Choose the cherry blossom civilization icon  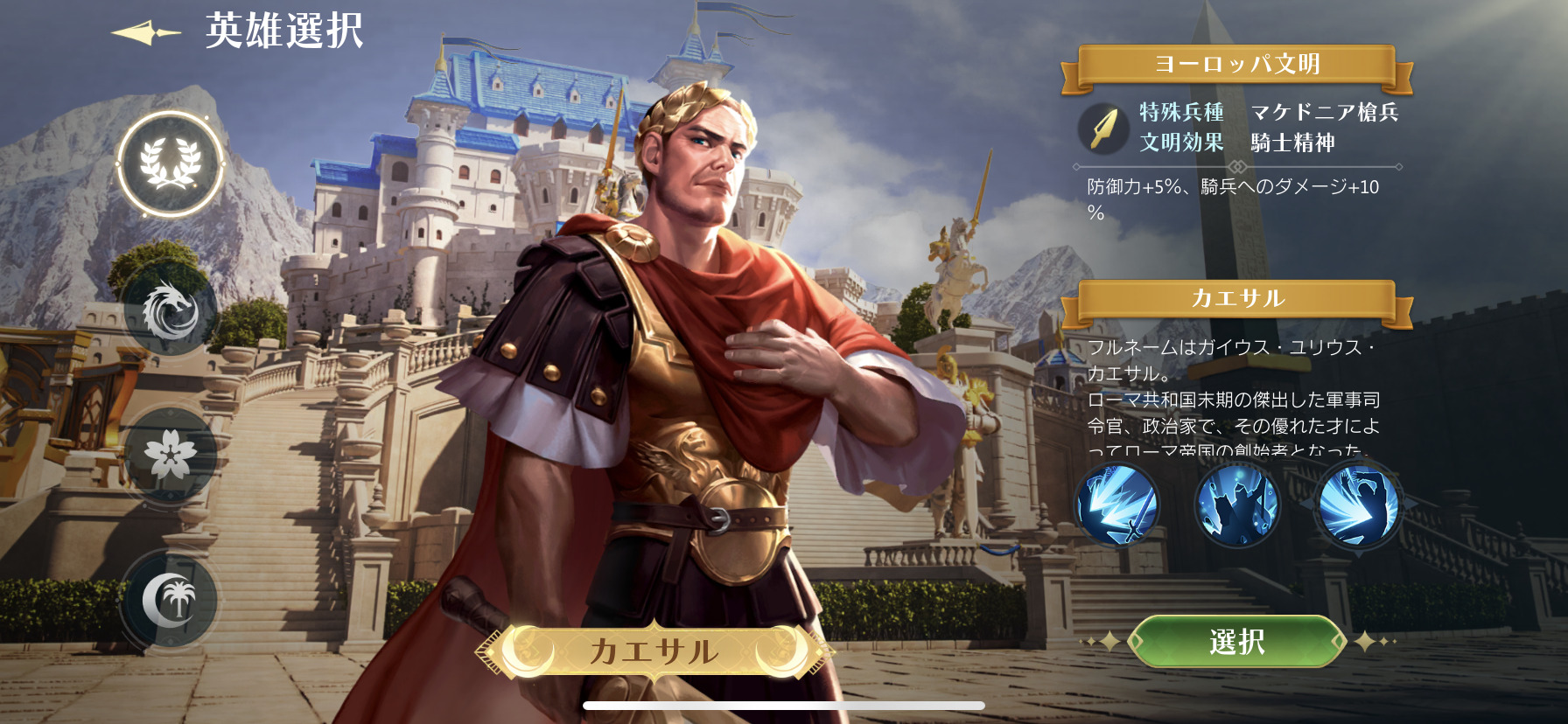[x=170, y=455]
